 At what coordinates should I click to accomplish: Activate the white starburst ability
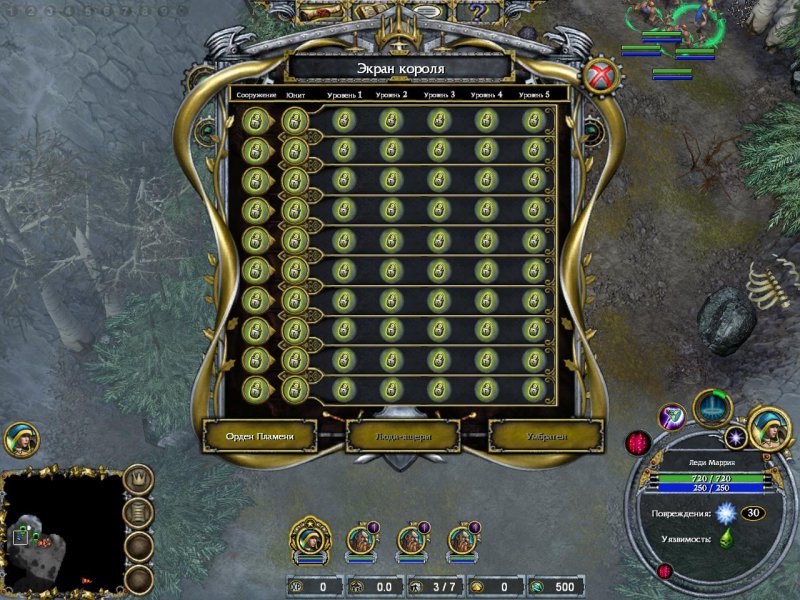pos(738,437)
